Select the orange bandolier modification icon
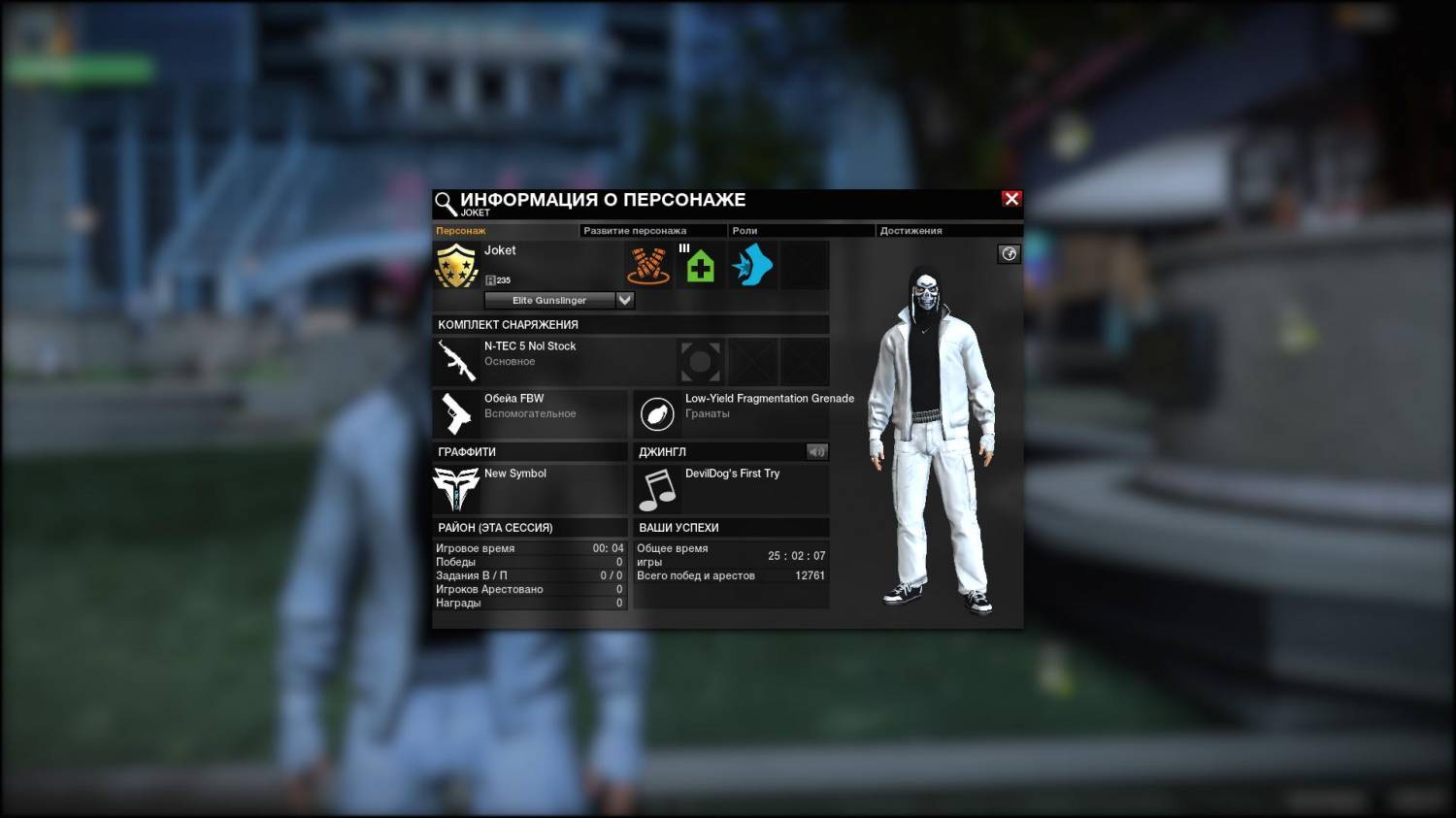Viewport: 1456px width, 818px height. [648, 265]
